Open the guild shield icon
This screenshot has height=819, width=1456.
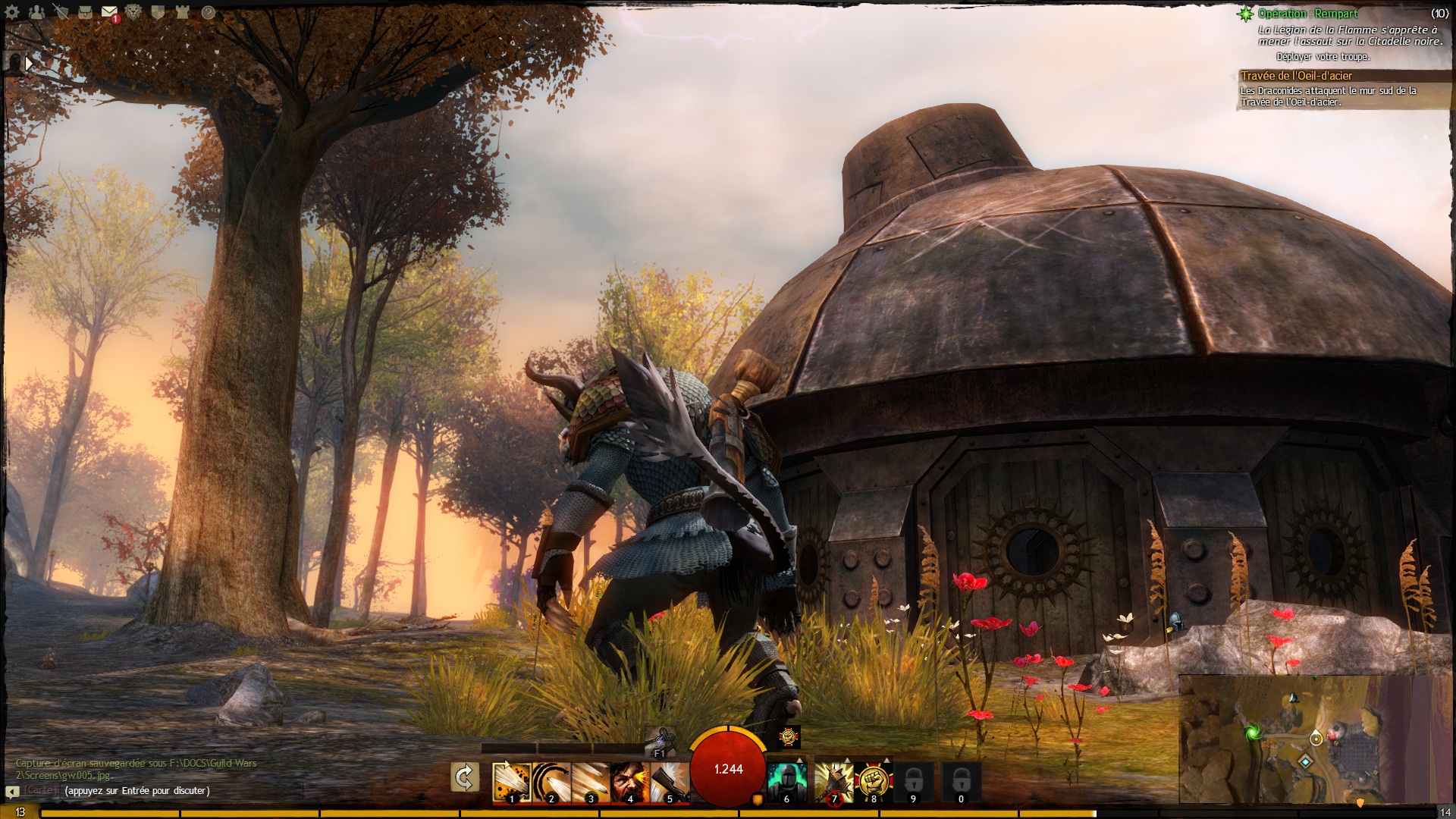[x=158, y=12]
